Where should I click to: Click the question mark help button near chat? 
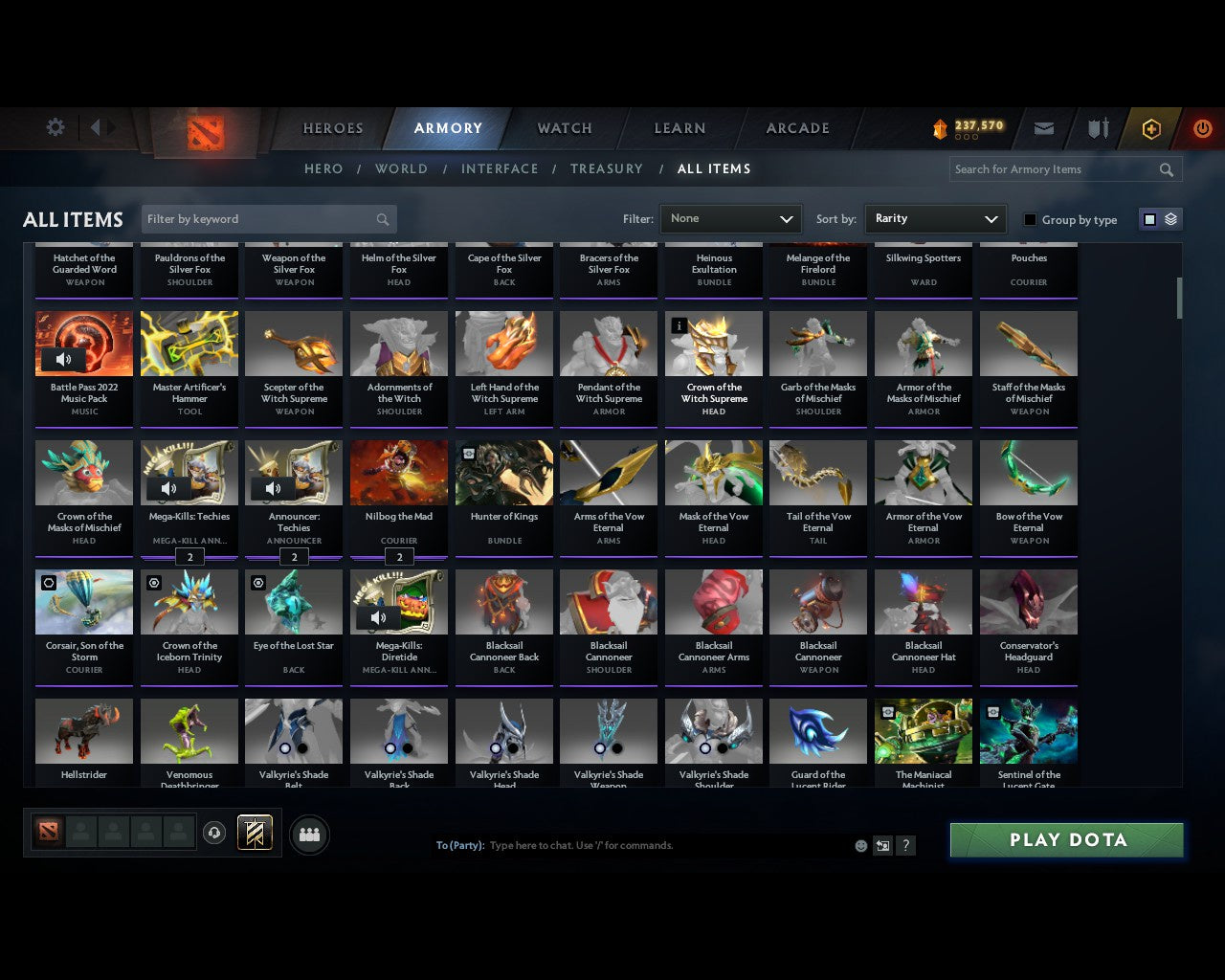tap(905, 846)
